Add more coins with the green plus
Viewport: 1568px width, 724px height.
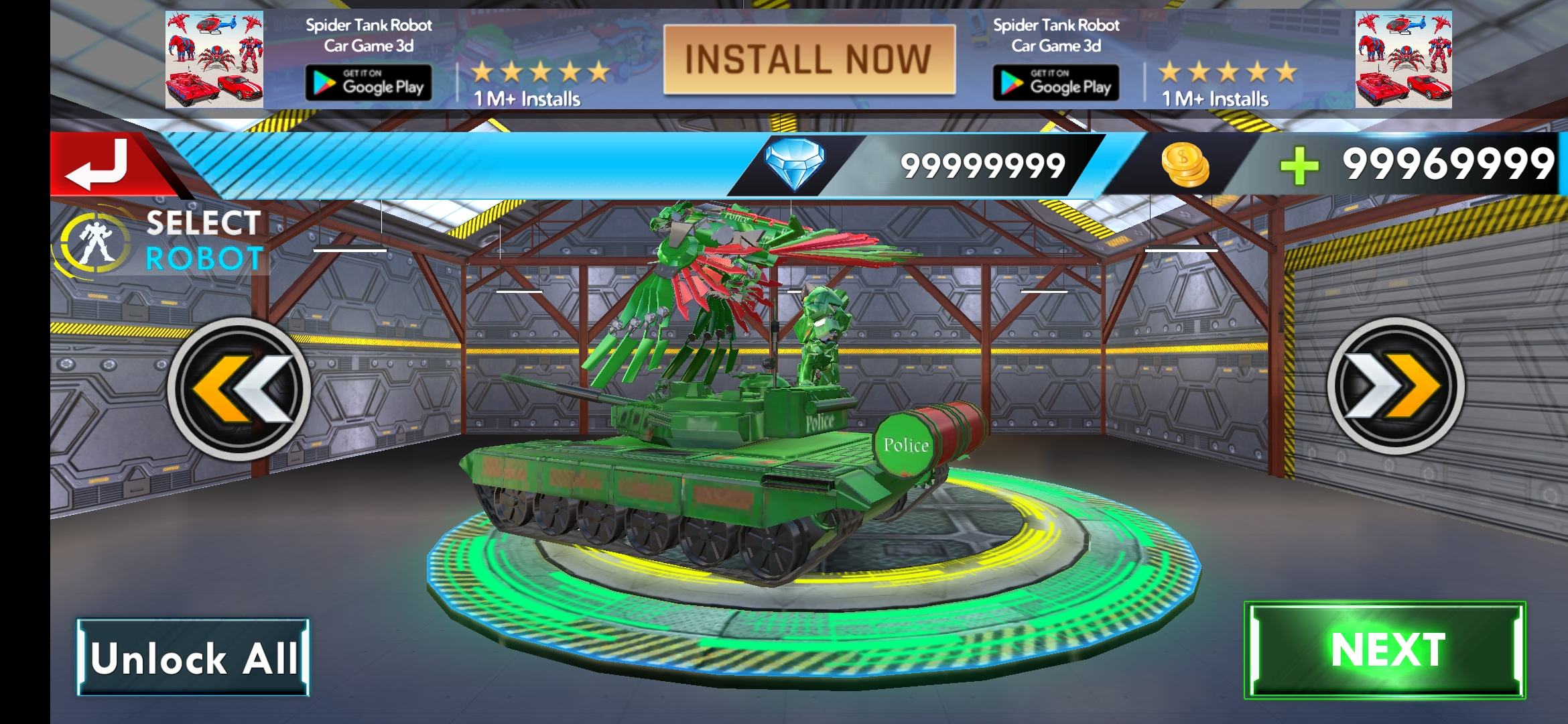[1299, 166]
